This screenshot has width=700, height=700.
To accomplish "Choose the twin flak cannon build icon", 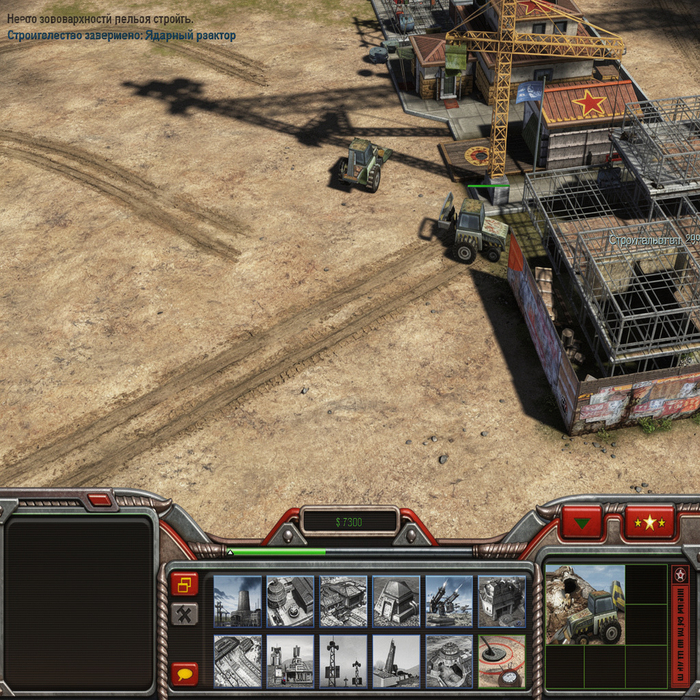I will (x=449, y=601).
